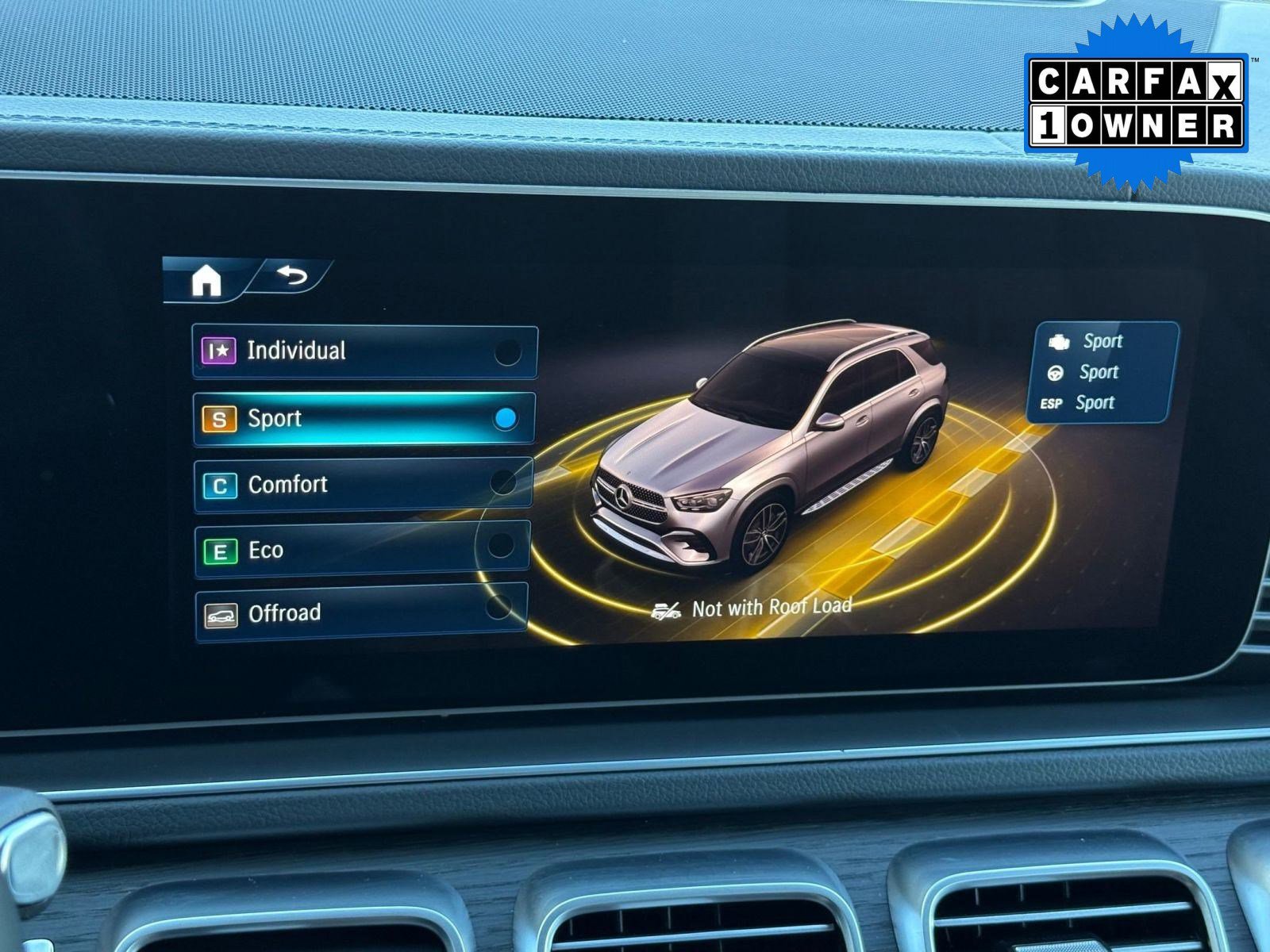This screenshot has height=952, width=1270.
Task: Activate the Eco drive mode
Action: click(362, 549)
